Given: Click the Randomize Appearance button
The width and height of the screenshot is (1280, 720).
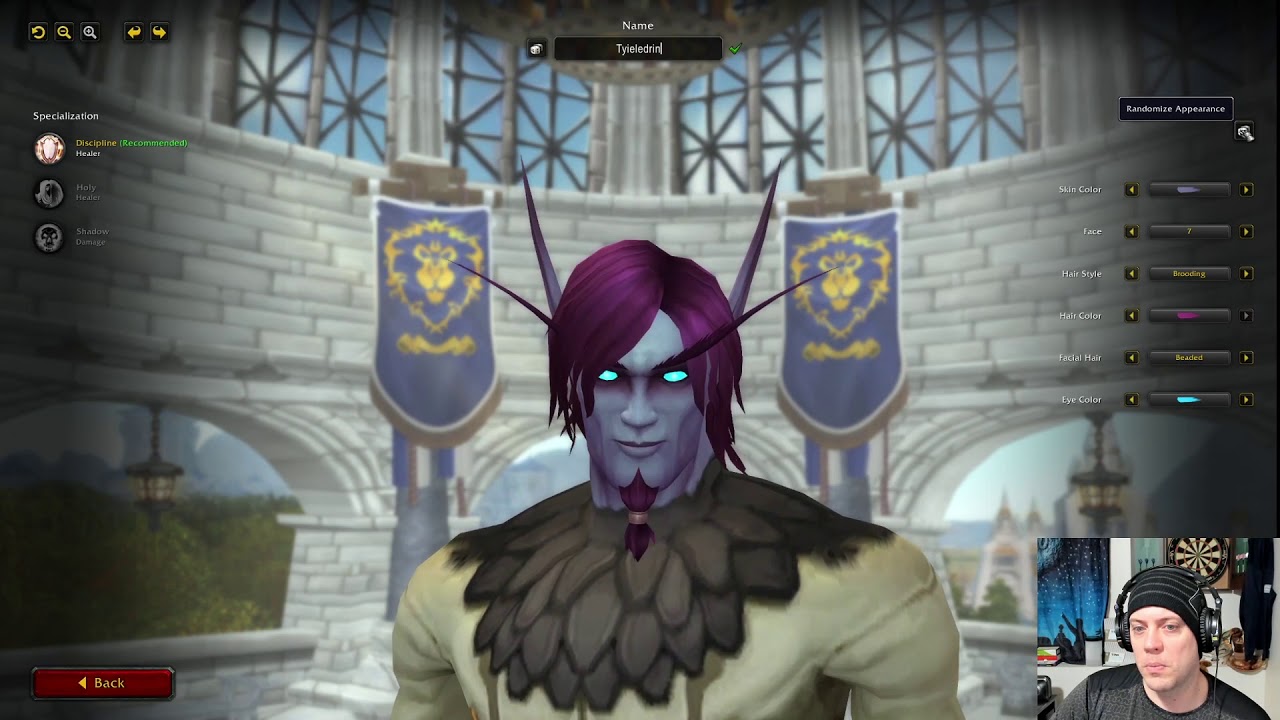Looking at the screenshot, I should pos(1175,108).
